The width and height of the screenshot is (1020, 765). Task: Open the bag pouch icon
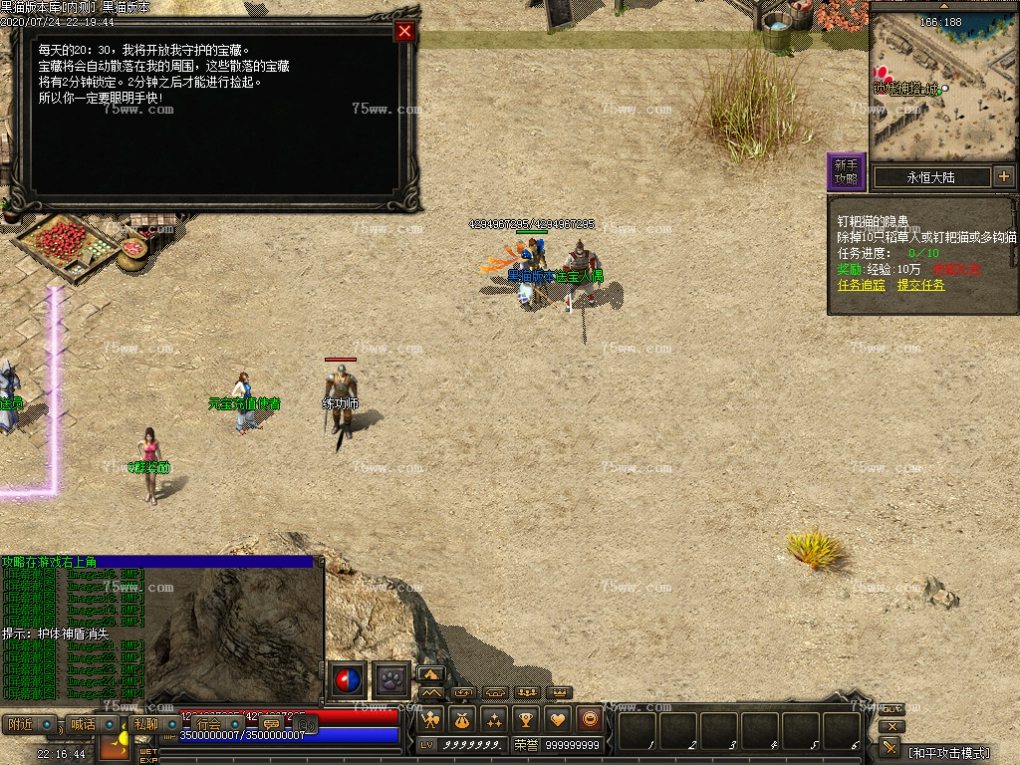click(x=462, y=719)
